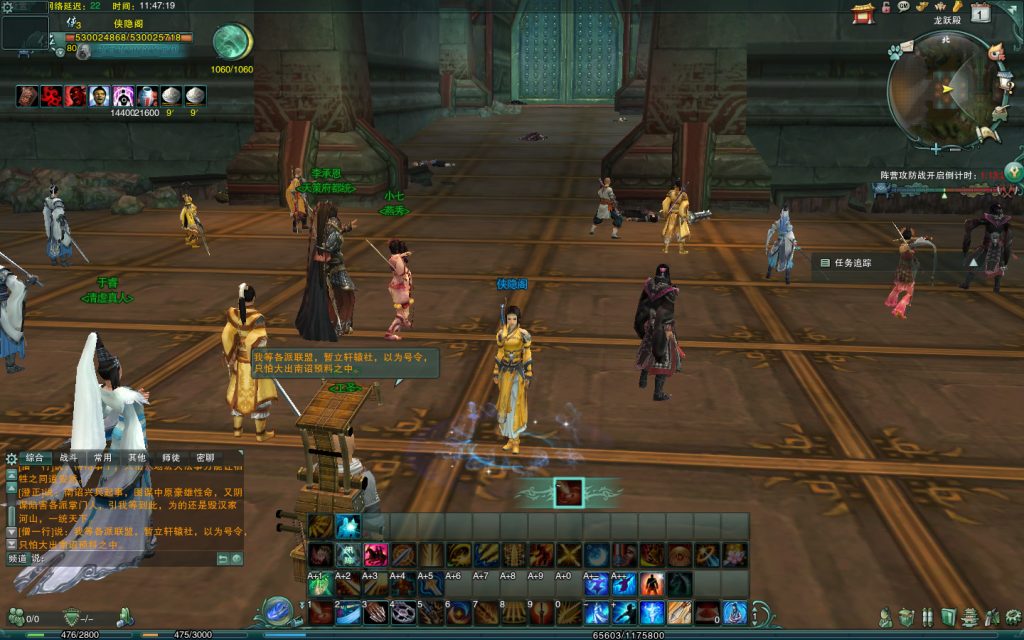The width and height of the screenshot is (1024, 640).
Task: Open the calendar icon showing 1
Action: pos(981,12)
